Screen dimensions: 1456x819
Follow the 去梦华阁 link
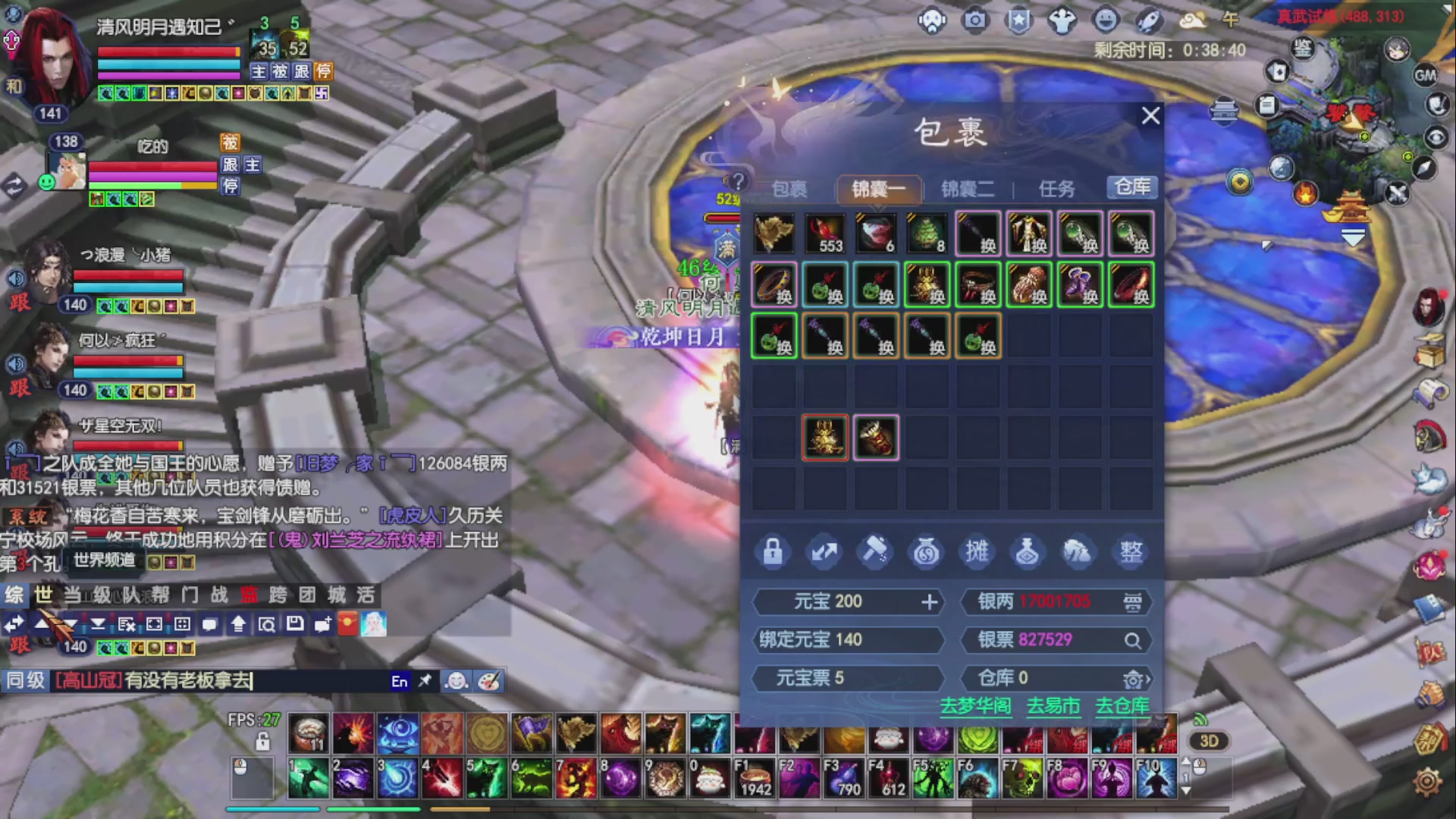click(975, 706)
